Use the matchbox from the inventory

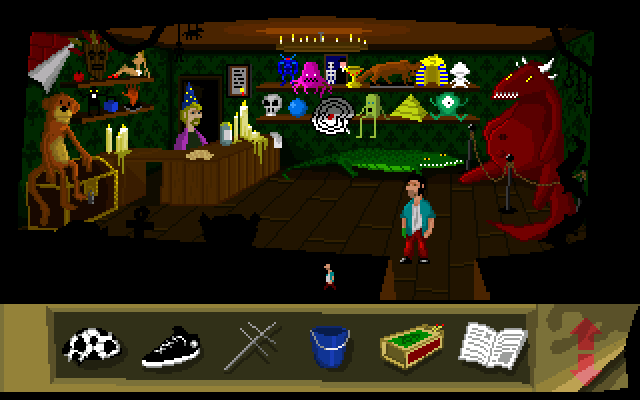point(410,346)
